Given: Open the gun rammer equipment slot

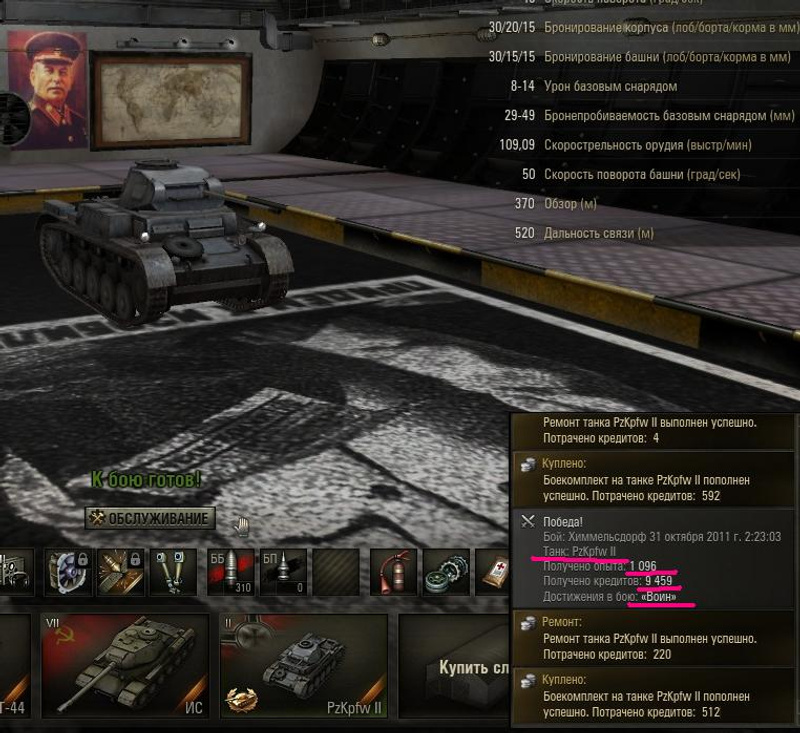Looking at the screenshot, I should click(x=120, y=573).
